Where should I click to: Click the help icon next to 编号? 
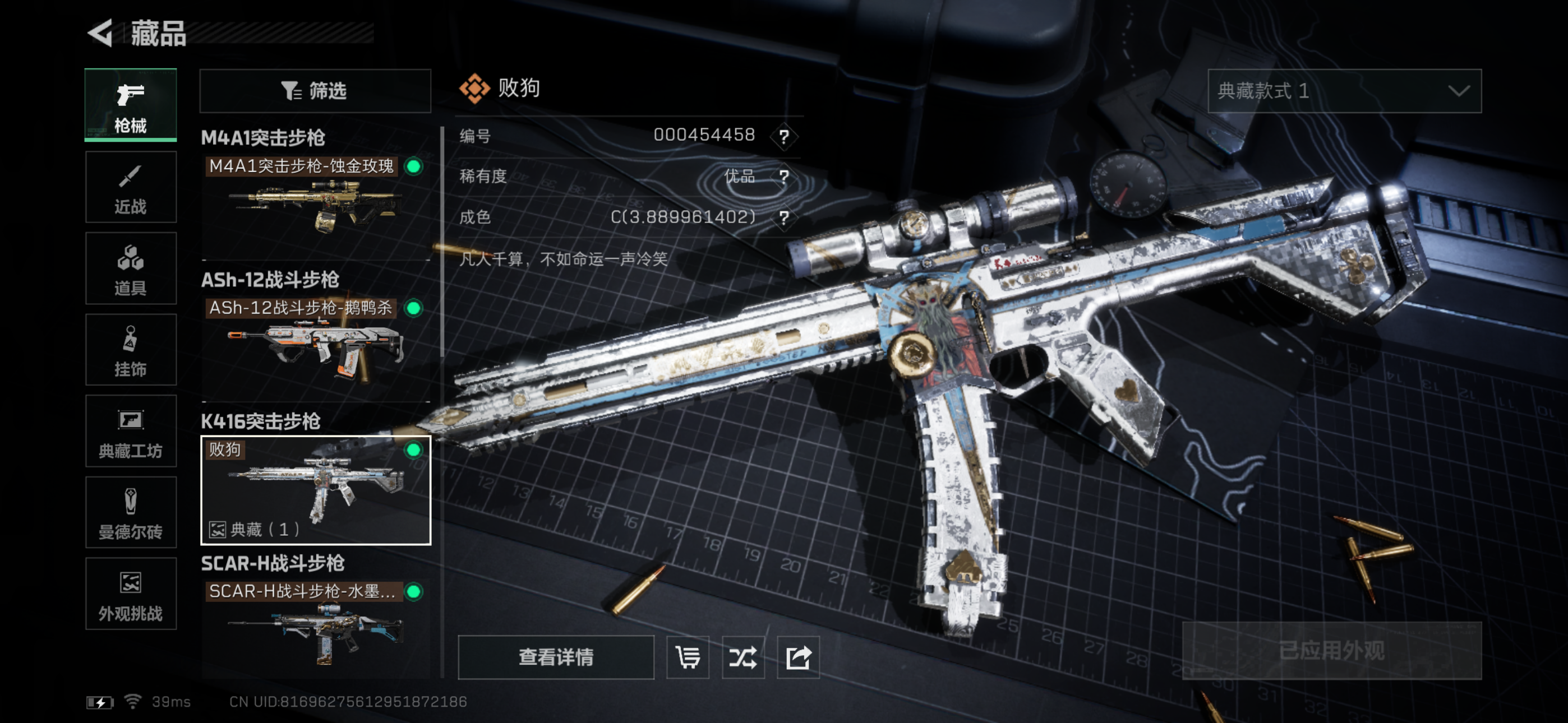(x=784, y=136)
